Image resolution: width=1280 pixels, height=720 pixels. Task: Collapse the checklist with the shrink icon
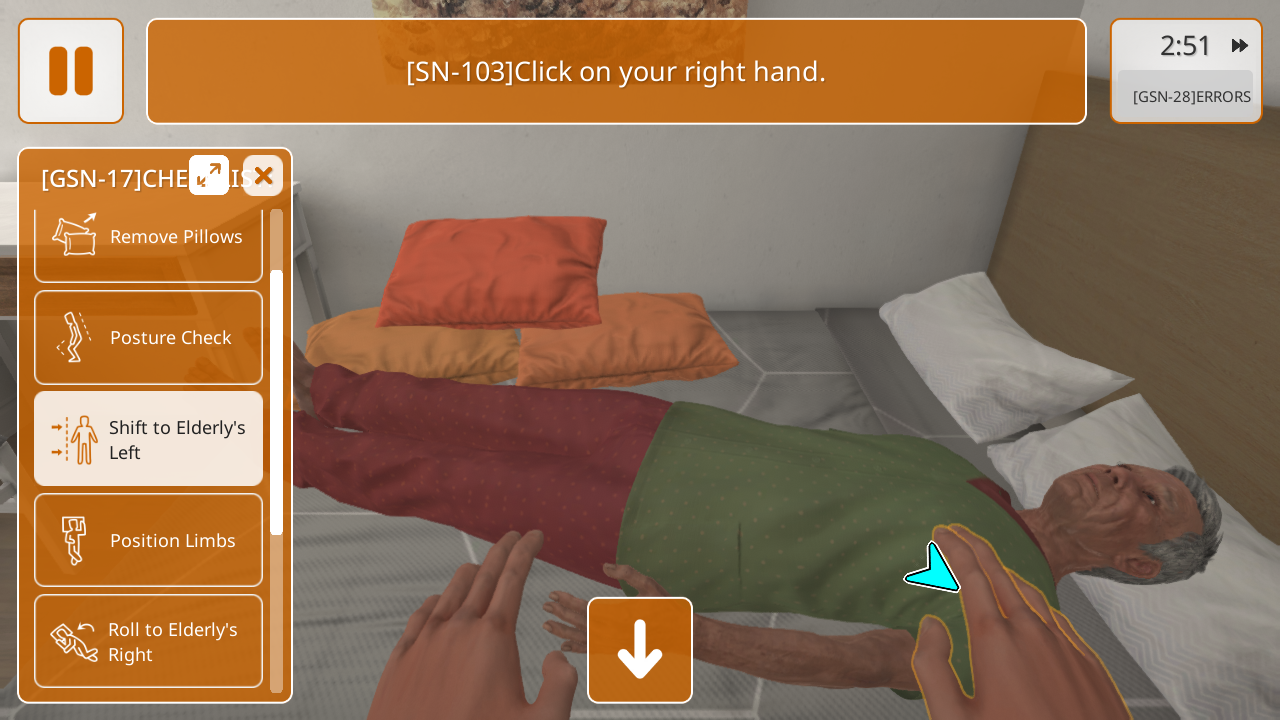(x=209, y=176)
